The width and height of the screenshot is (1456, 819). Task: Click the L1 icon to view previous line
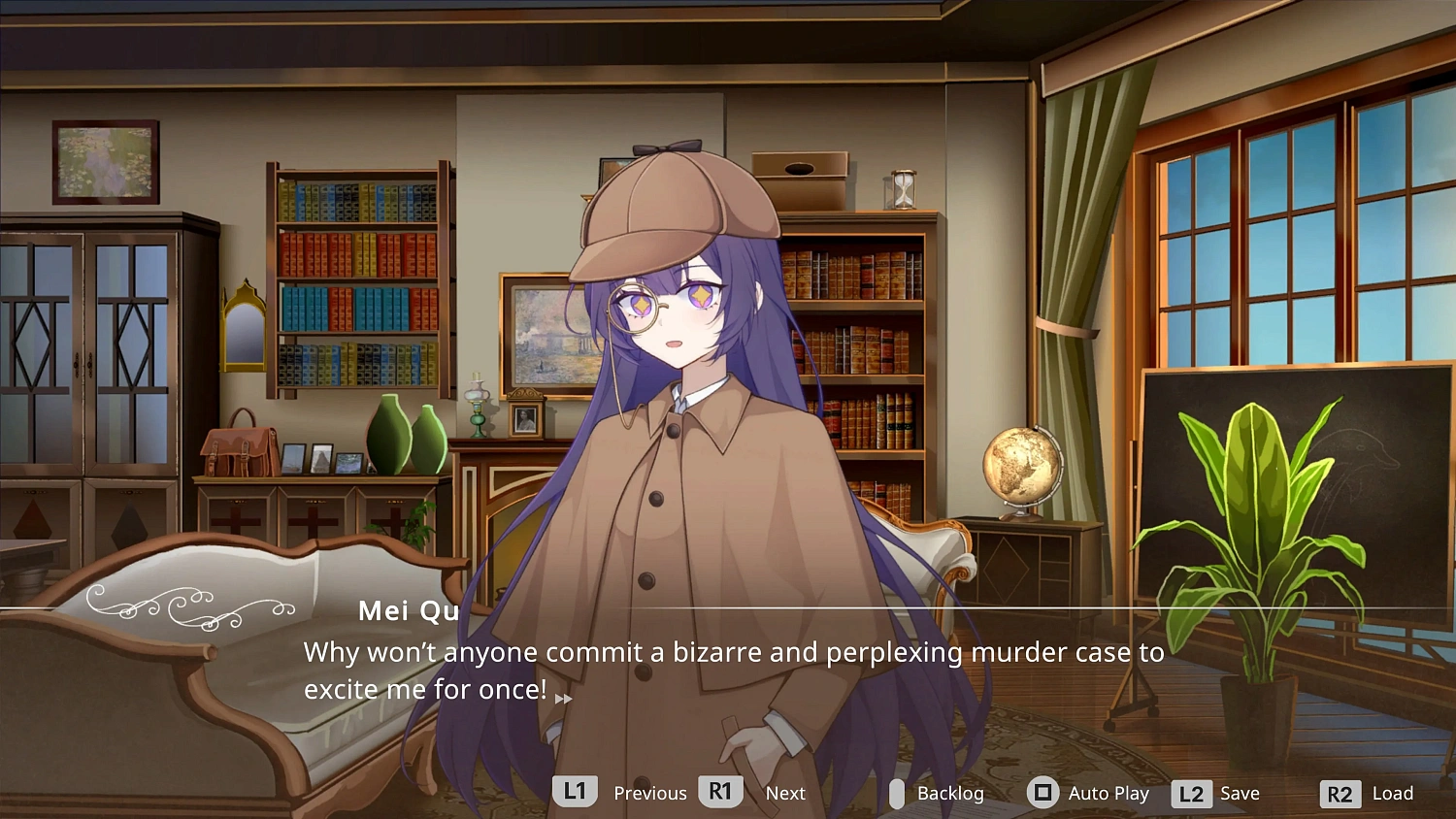pyautogui.click(x=573, y=793)
